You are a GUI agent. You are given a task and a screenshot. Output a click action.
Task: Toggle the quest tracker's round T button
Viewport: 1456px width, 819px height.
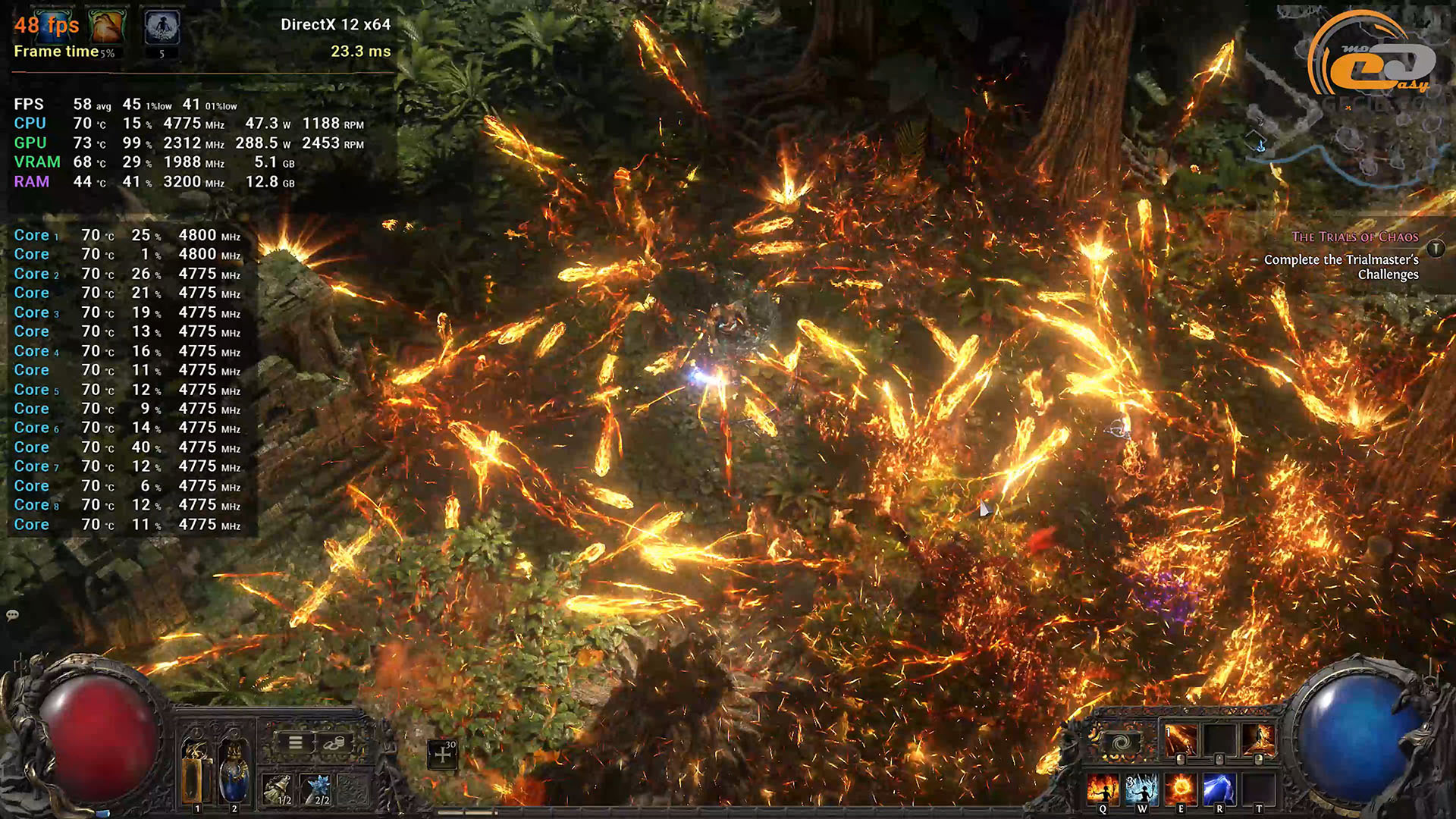(x=1436, y=249)
